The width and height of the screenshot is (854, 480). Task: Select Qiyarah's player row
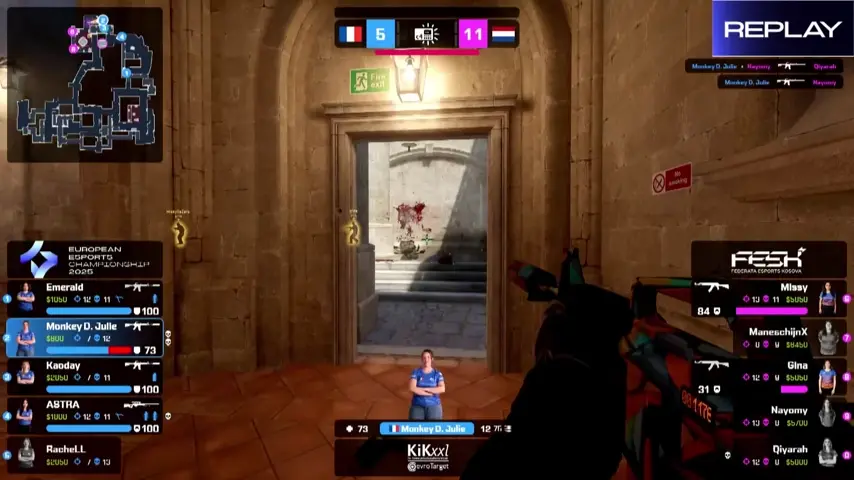click(768, 455)
